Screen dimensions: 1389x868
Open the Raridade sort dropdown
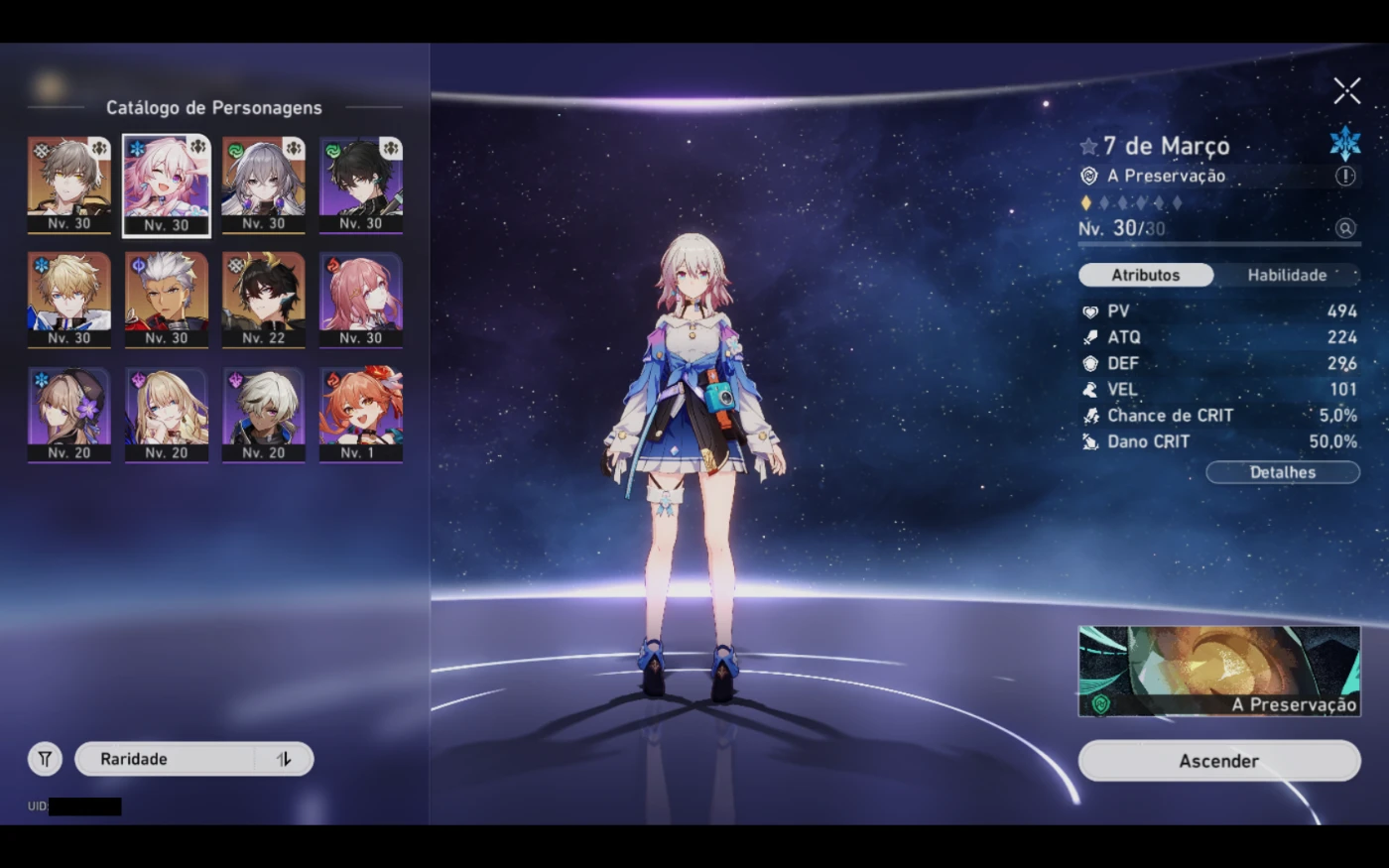pos(164,759)
